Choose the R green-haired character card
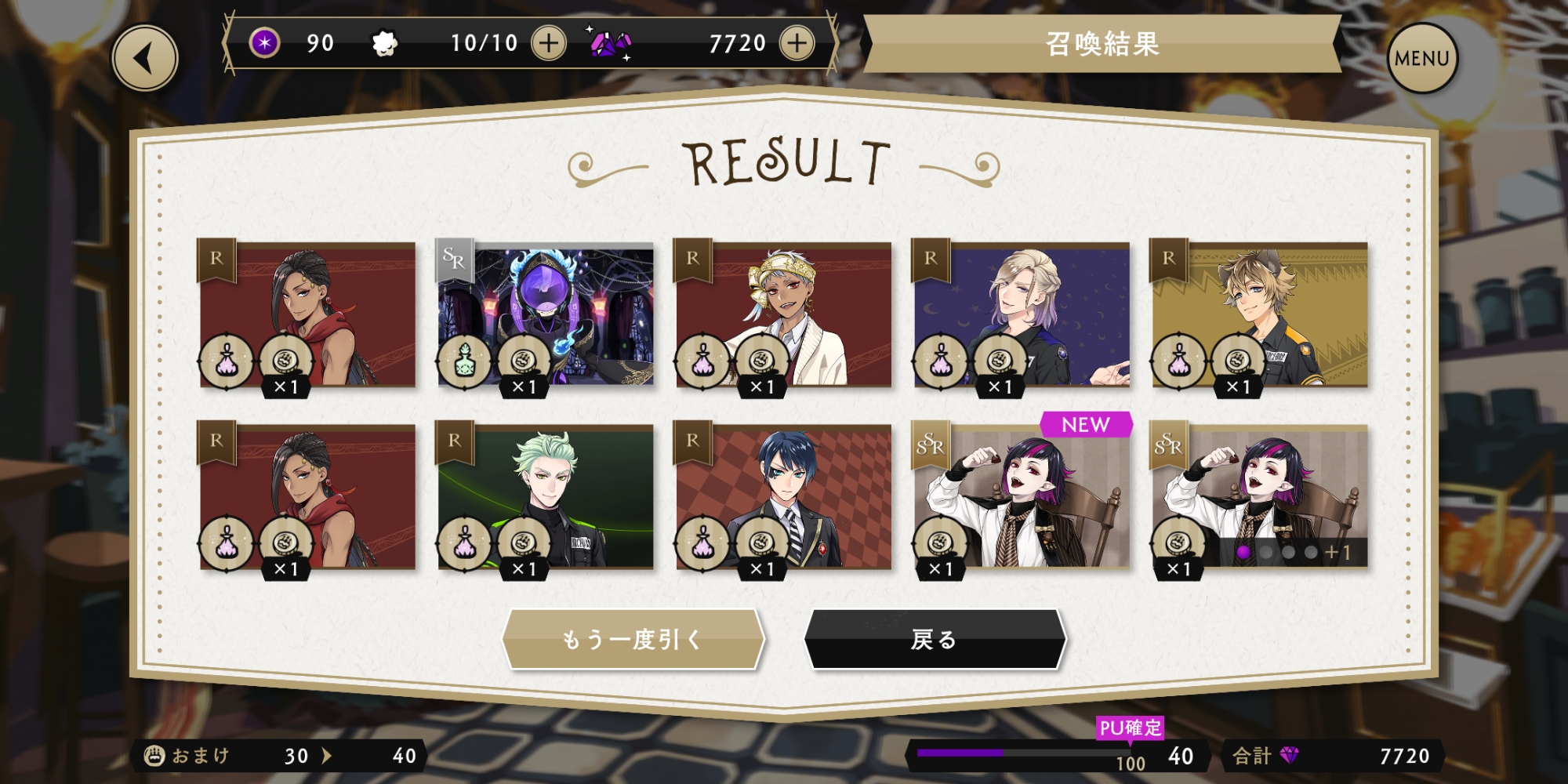 pyautogui.click(x=546, y=497)
